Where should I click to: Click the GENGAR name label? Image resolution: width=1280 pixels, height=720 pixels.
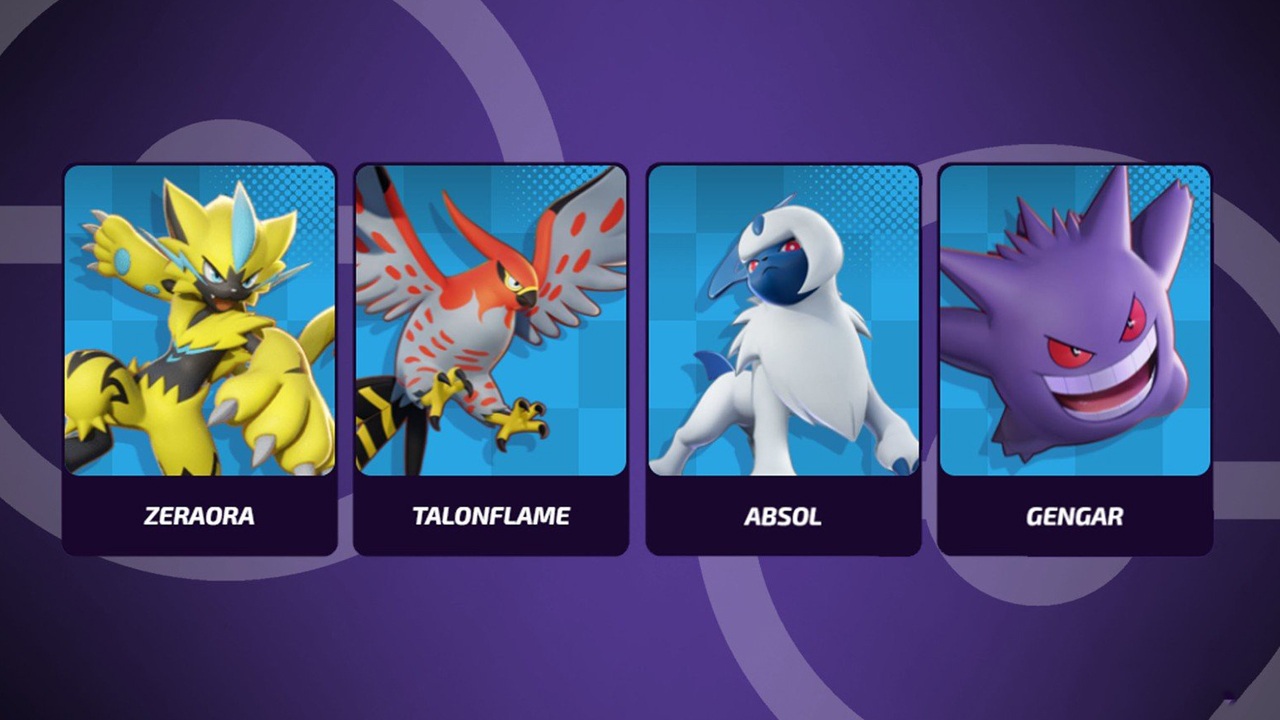pyautogui.click(x=1073, y=516)
